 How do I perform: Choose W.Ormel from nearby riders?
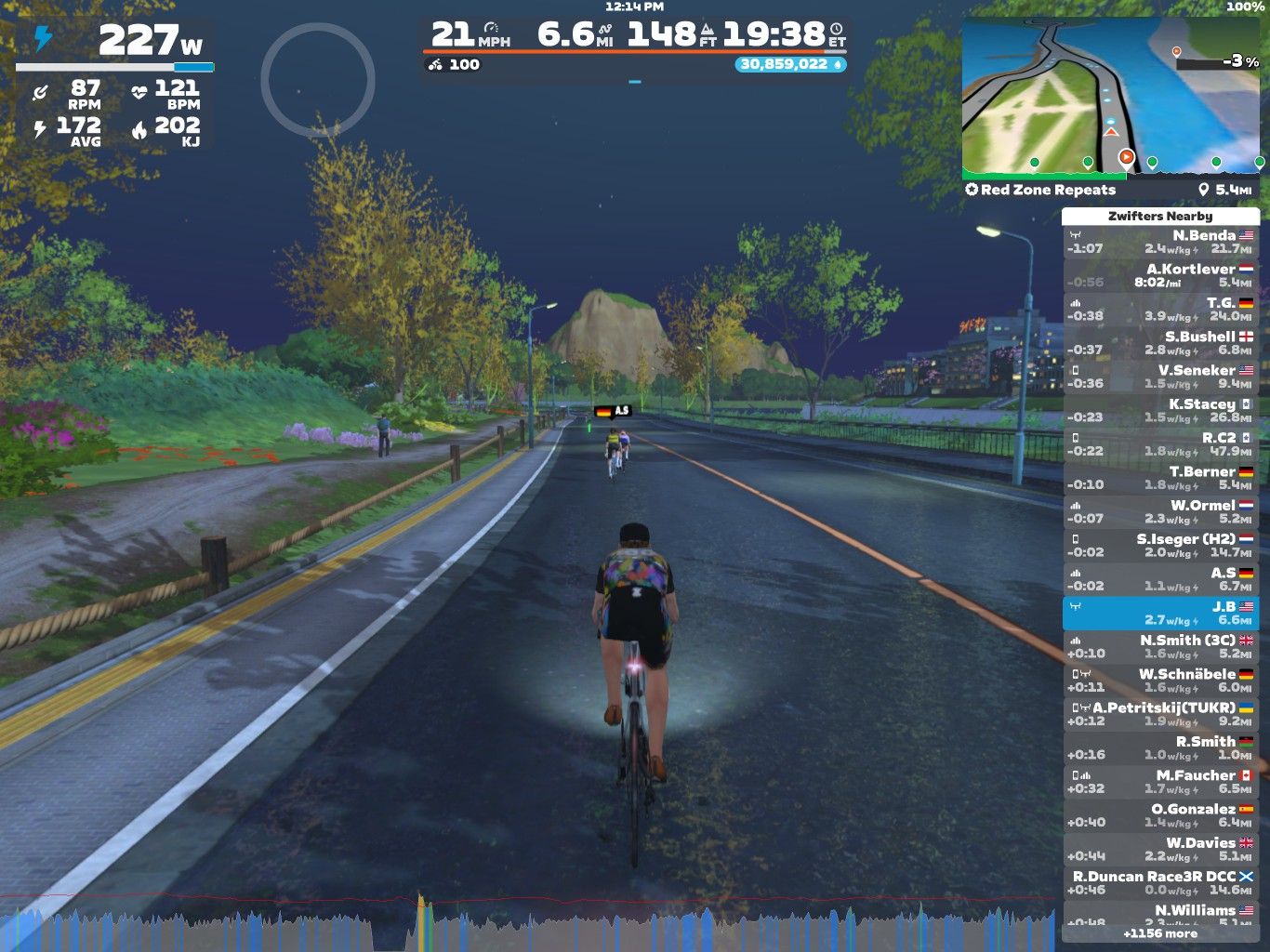pyautogui.click(x=1160, y=511)
